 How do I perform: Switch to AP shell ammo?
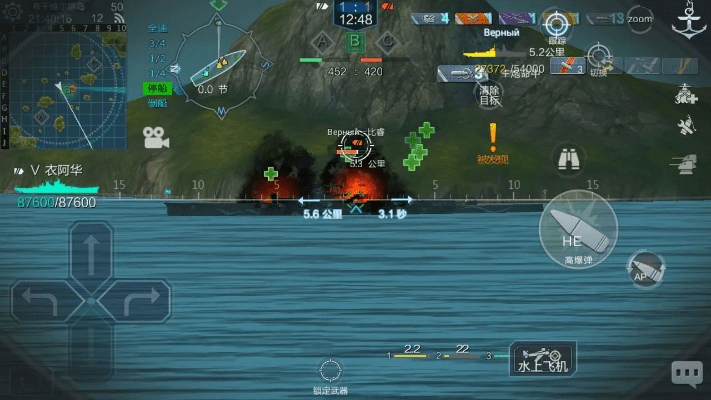tap(643, 267)
